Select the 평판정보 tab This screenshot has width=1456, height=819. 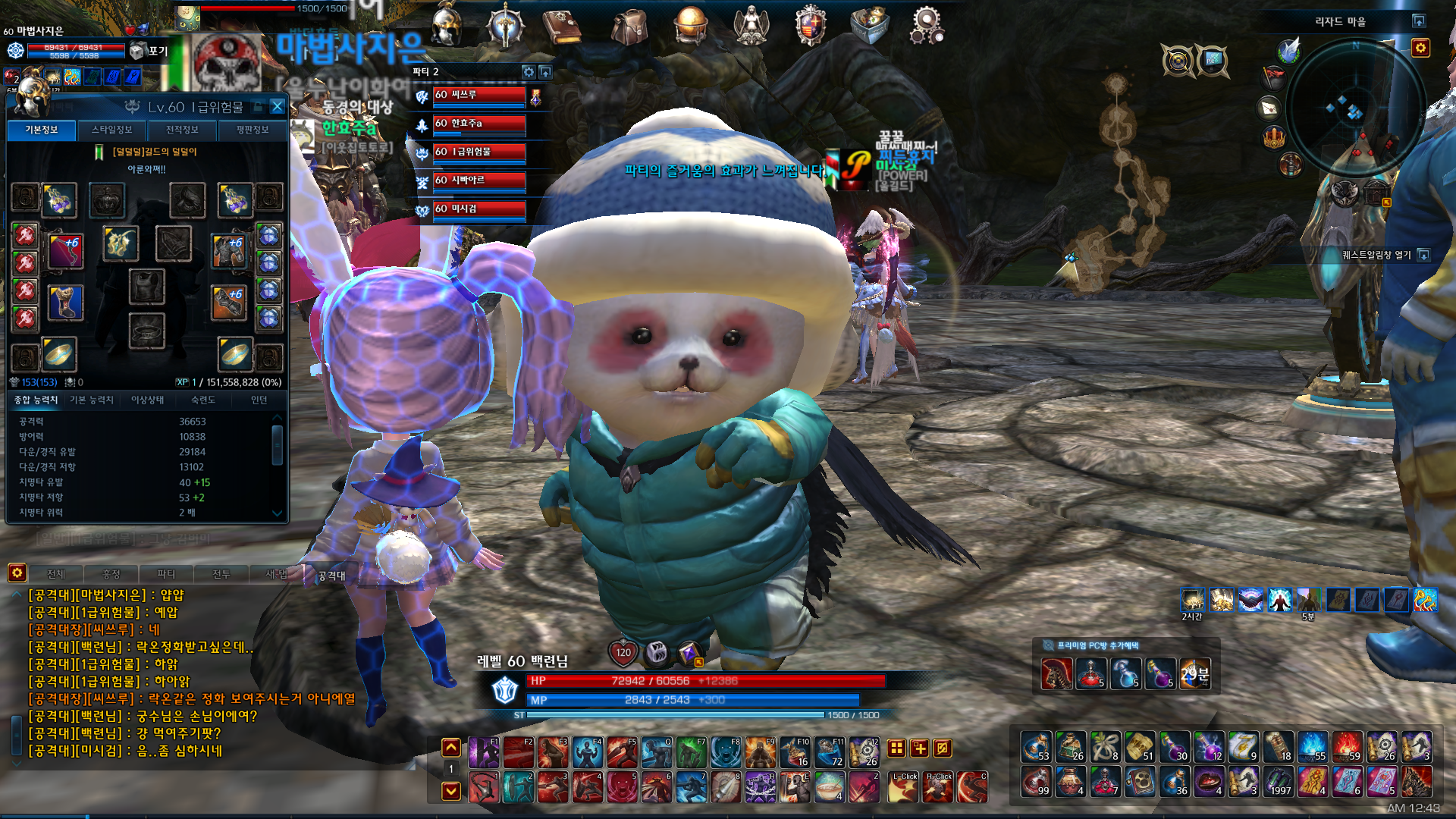click(x=252, y=130)
